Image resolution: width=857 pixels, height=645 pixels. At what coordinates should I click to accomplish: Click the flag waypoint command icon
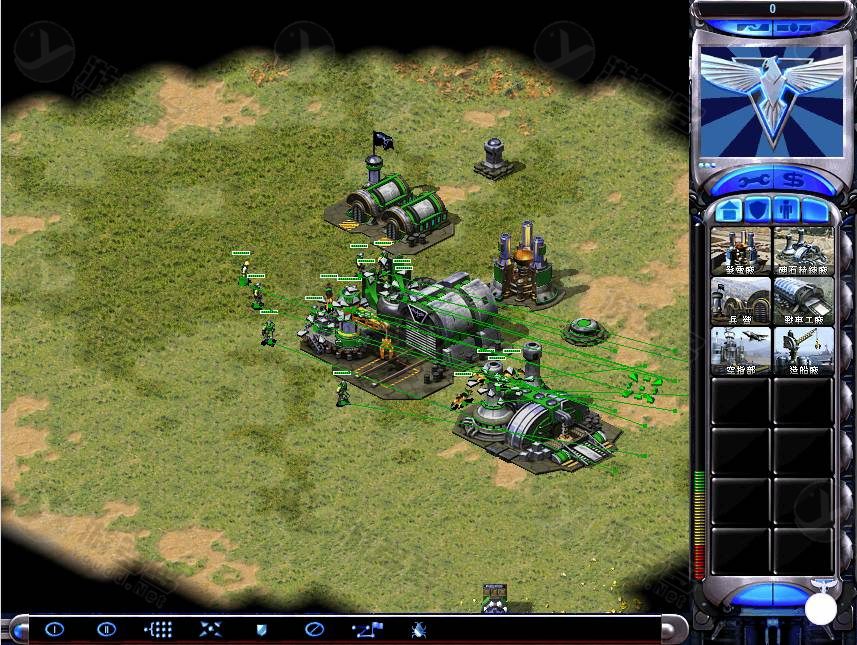click(366, 629)
